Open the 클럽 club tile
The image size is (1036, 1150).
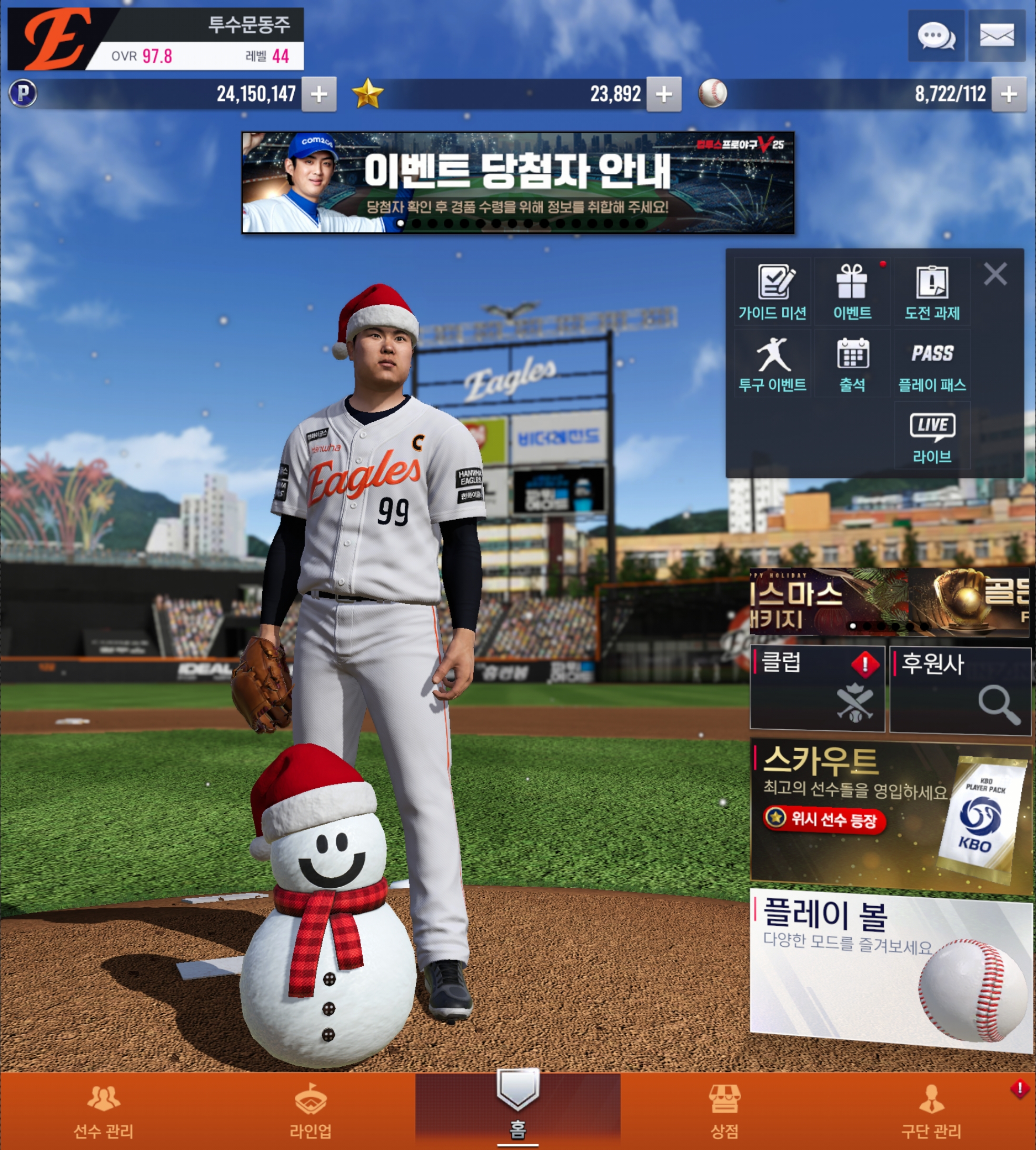817,688
